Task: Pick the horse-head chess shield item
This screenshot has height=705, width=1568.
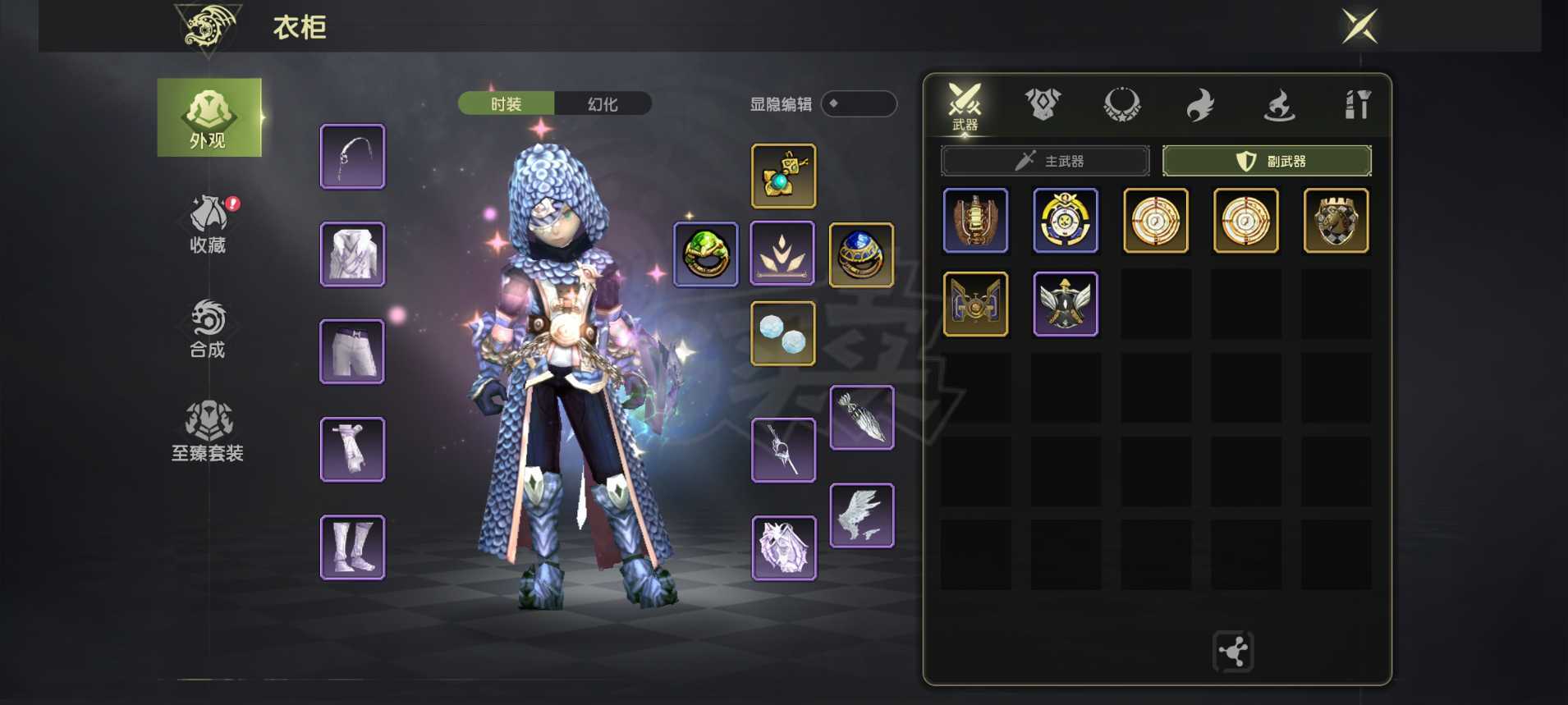Action: 1336,221
